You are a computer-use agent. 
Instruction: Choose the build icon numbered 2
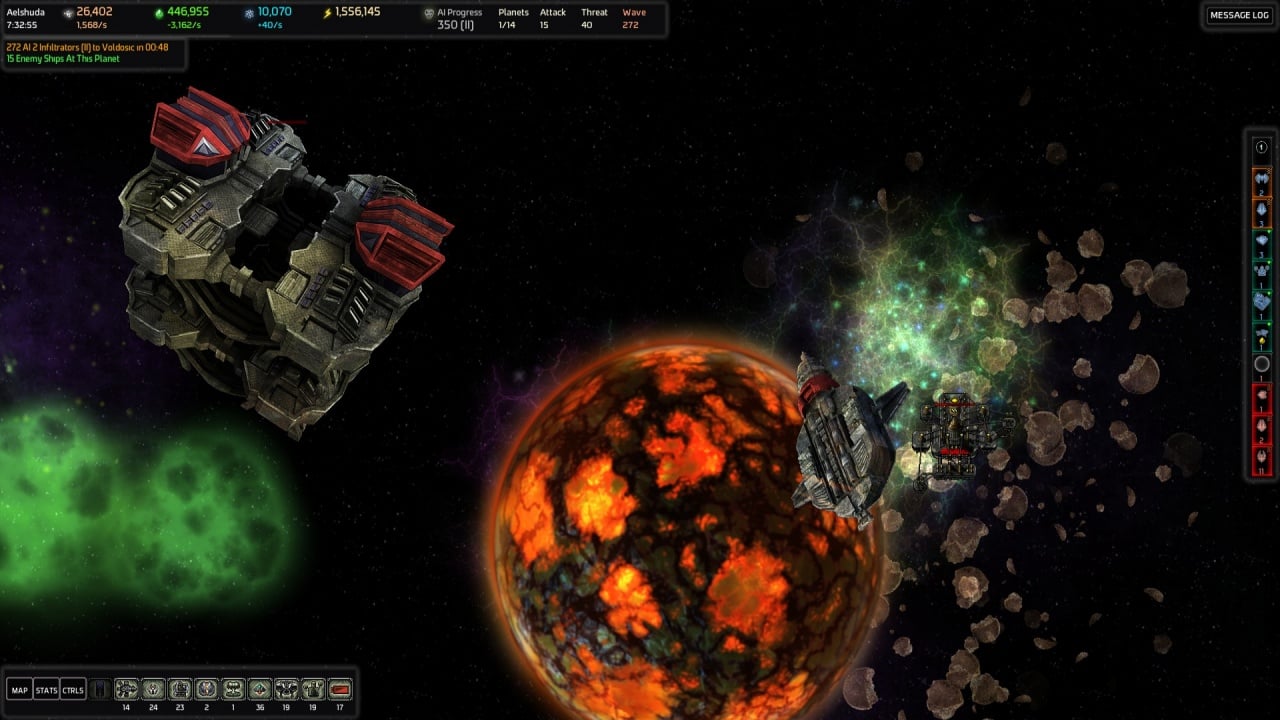207,689
